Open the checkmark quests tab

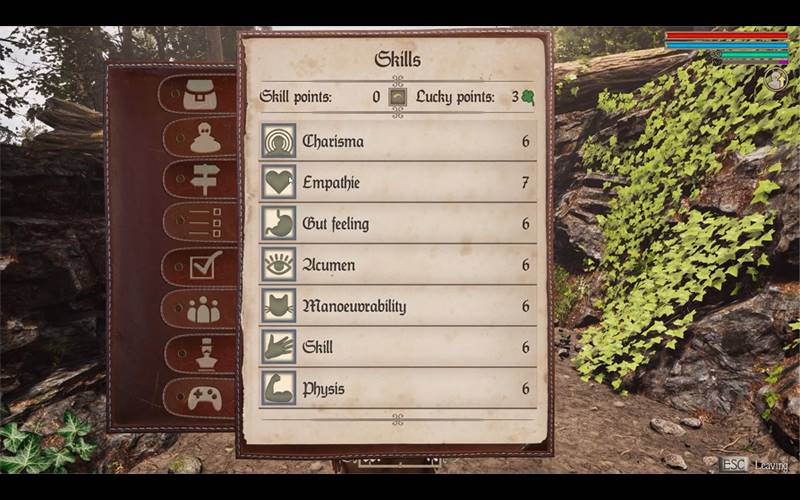205,265
